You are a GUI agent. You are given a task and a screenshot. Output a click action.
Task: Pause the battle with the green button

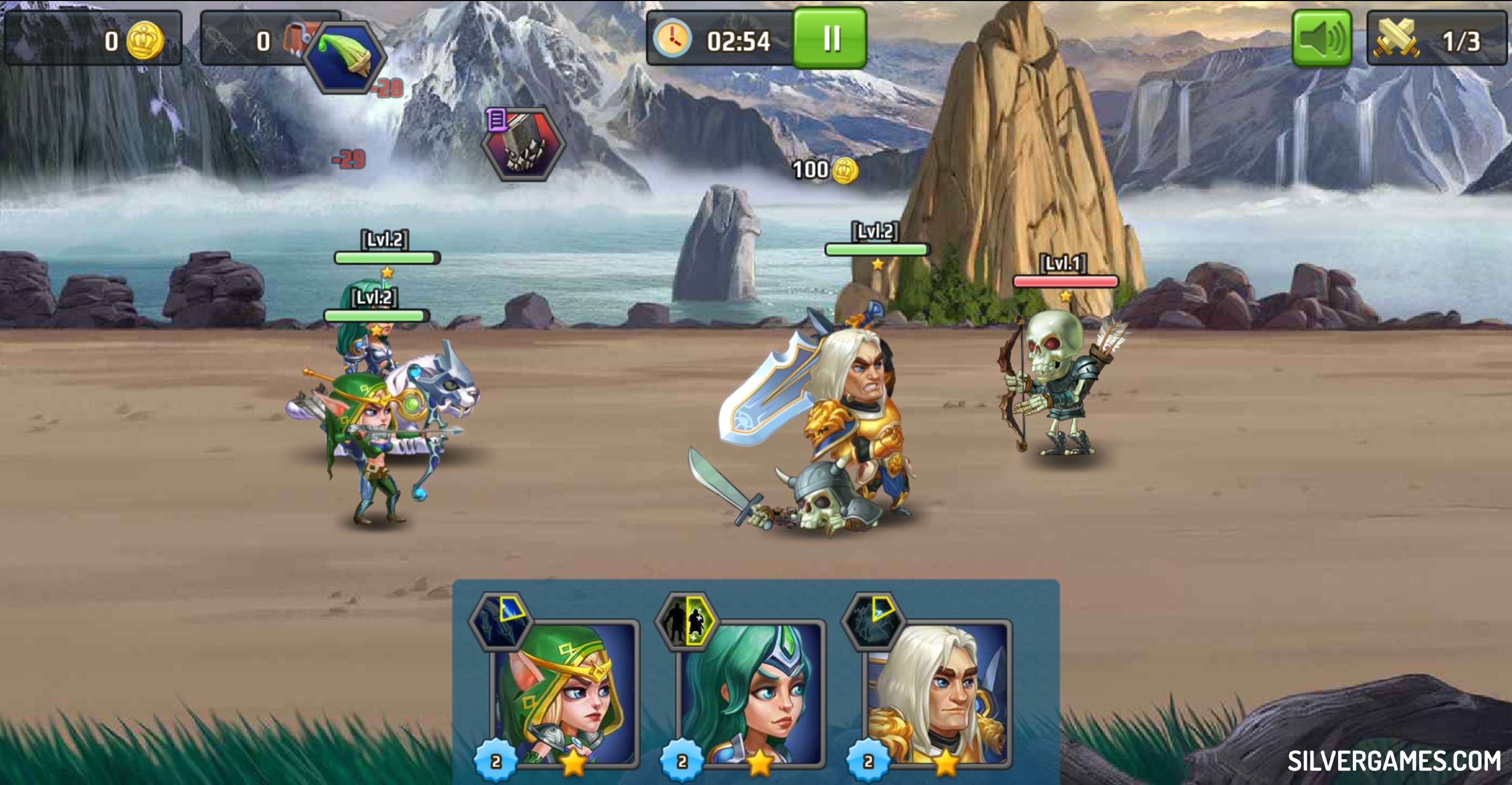[x=830, y=39]
